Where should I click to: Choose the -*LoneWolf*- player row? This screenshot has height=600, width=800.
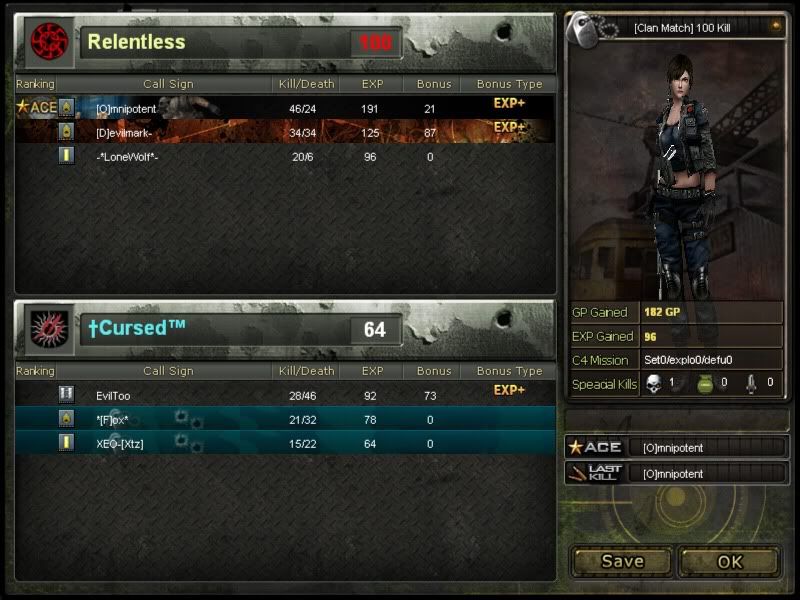(285, 156)
